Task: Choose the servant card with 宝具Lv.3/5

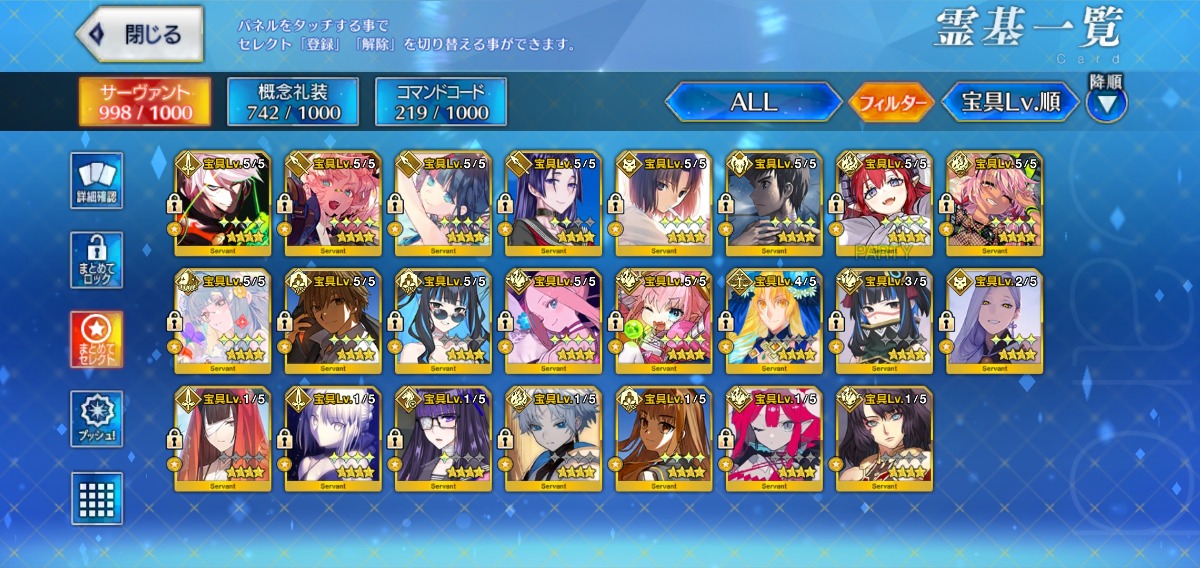Action: [x=885, y=320]
